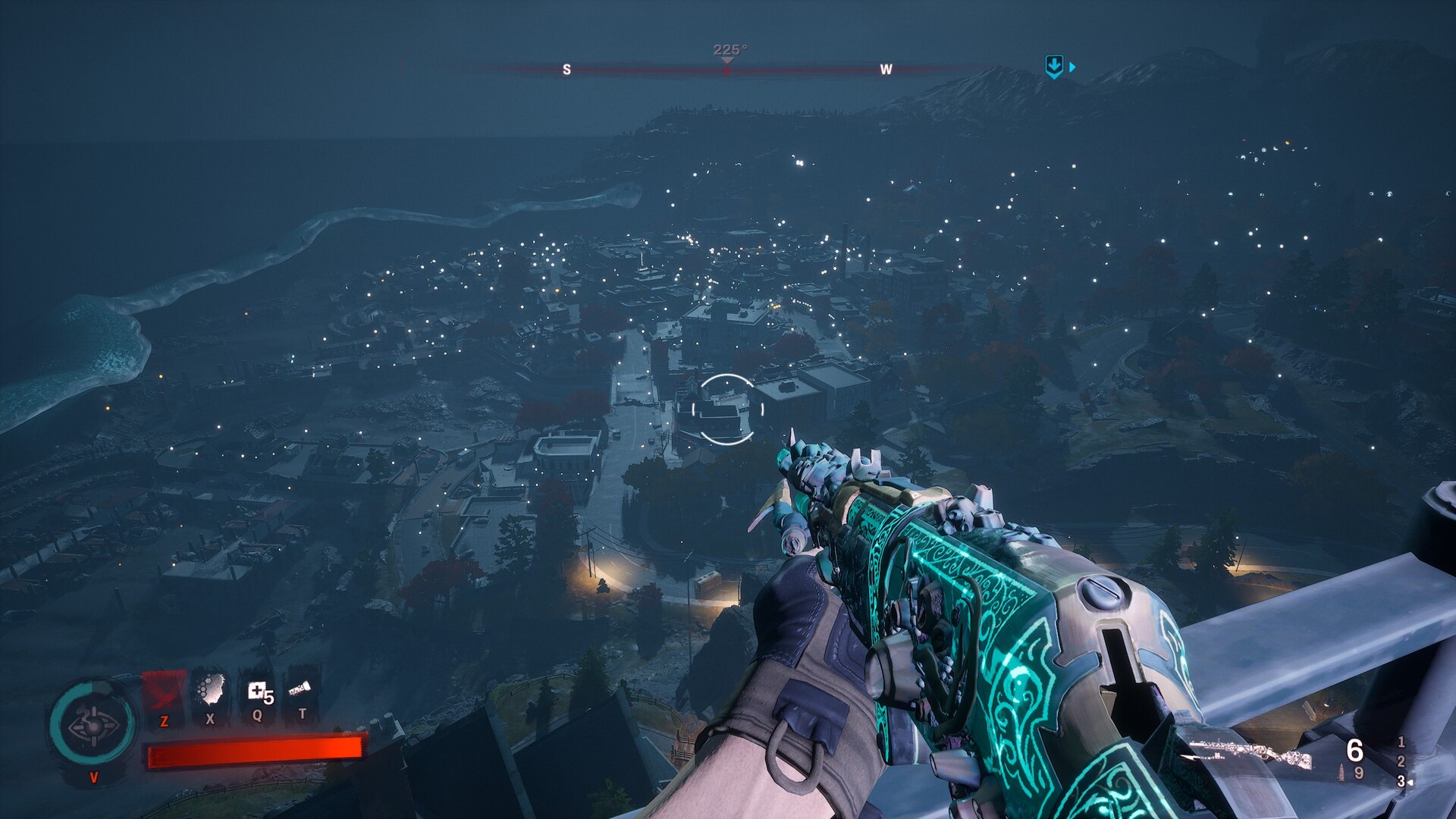Select the medkit slot with five remaining
This screenshot has height=819, width=1456.
point(258,691)
